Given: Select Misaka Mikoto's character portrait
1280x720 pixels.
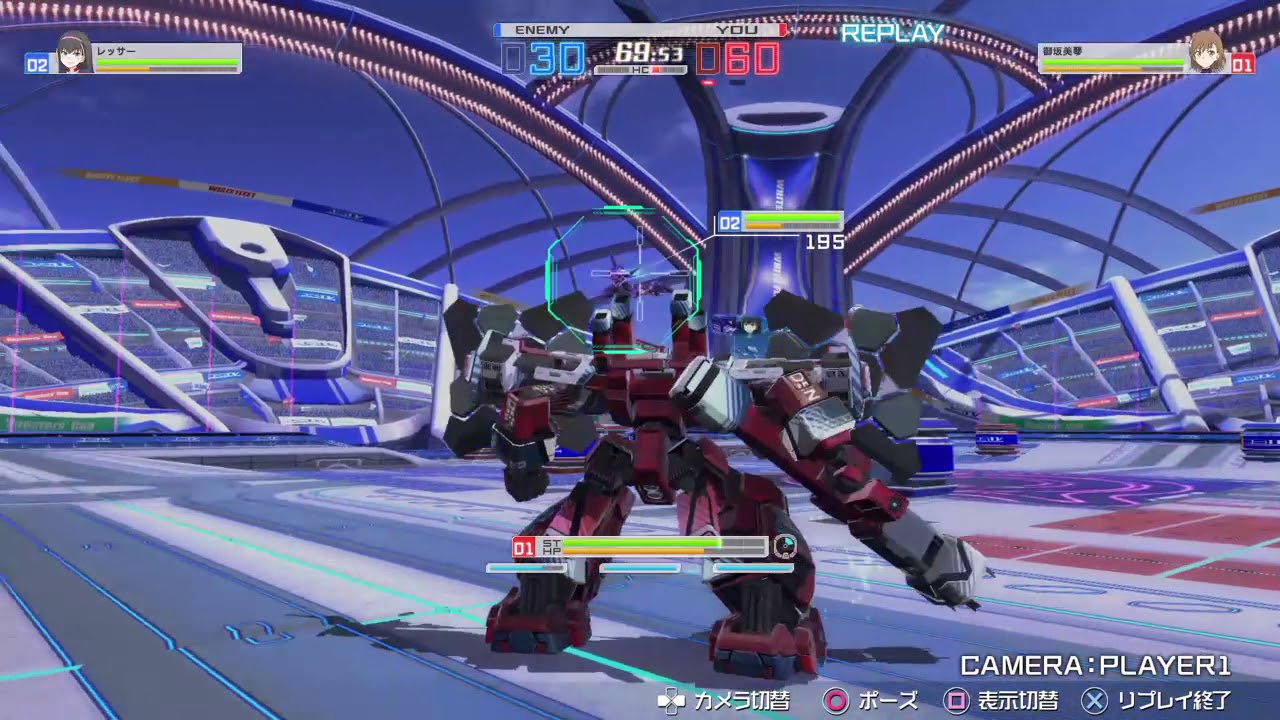Looking at the screenshot, I should pyautogui.click(x=1207, y=53).
